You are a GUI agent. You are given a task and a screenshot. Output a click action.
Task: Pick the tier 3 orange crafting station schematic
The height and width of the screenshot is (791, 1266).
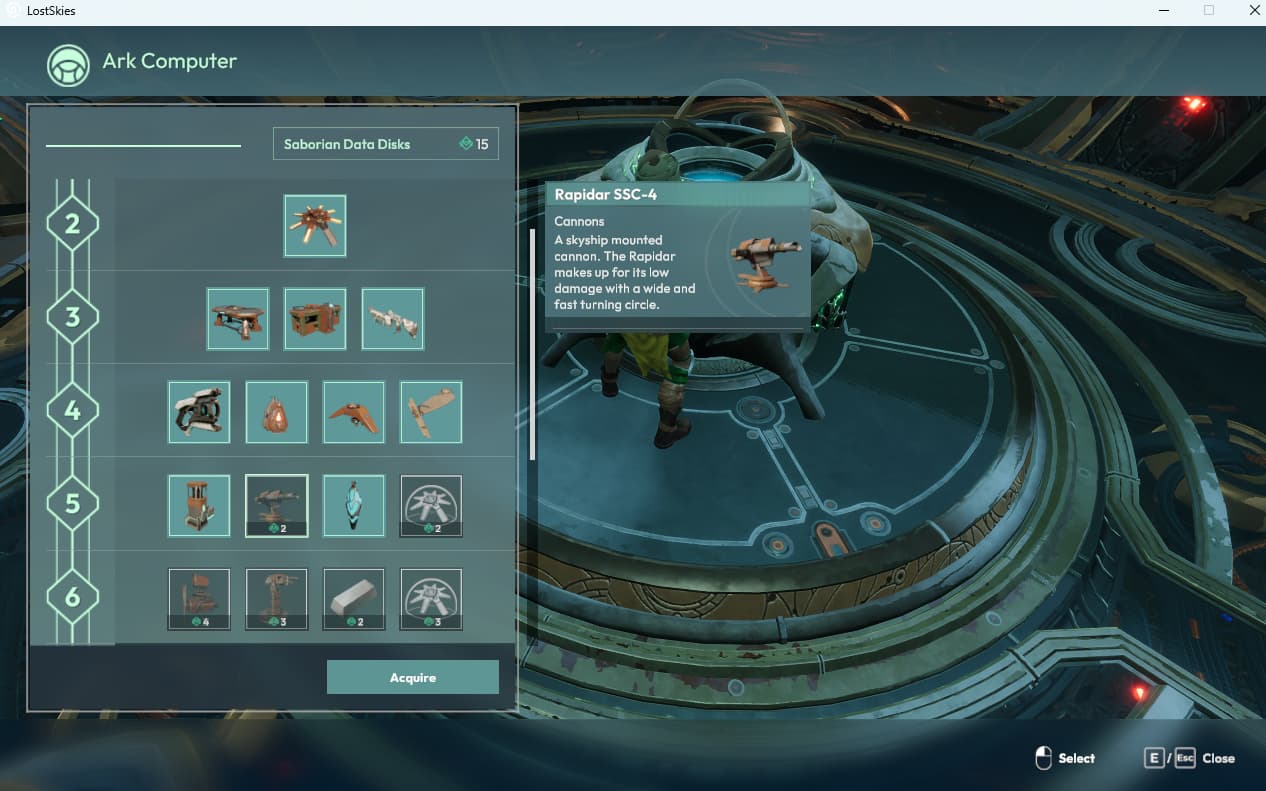pos(315,319)
